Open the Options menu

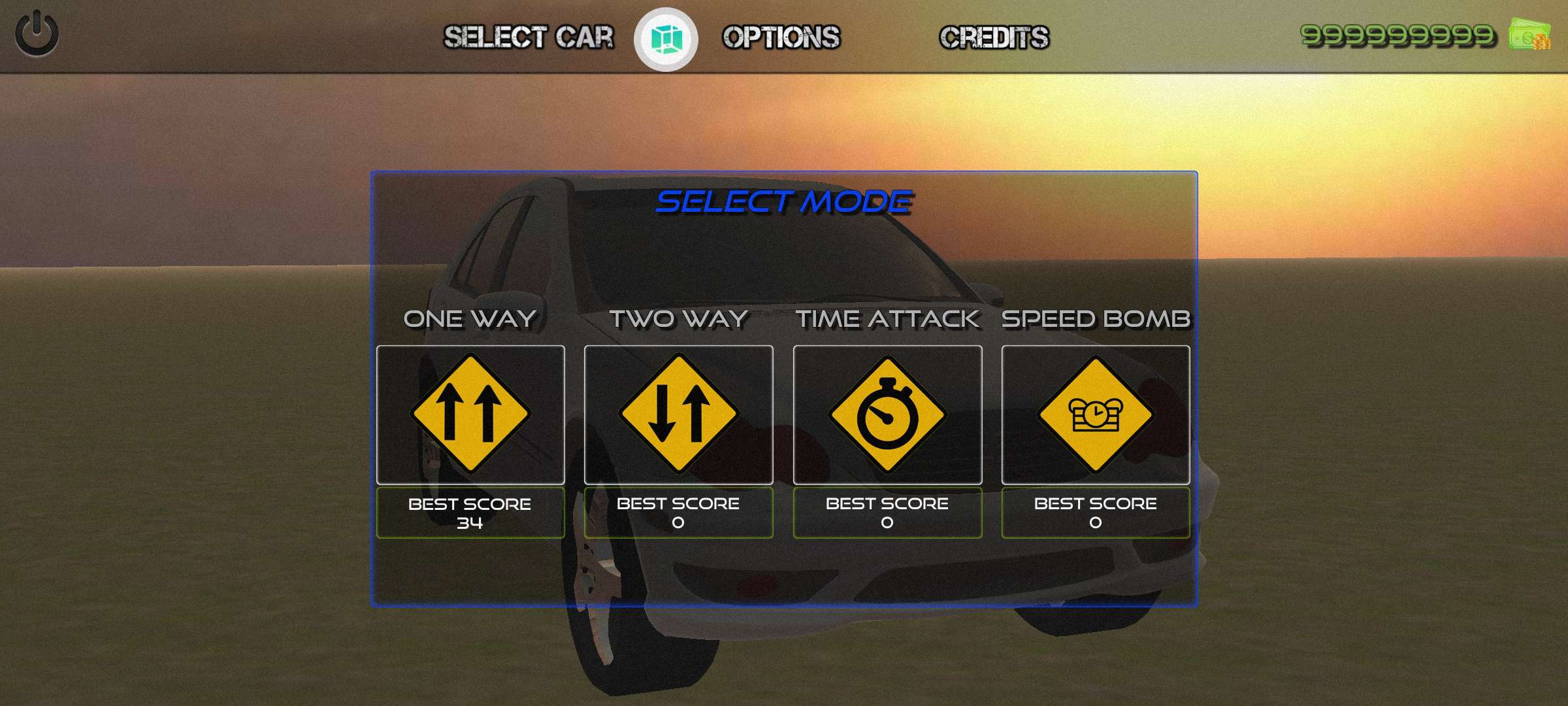click(x=781, y=37)
